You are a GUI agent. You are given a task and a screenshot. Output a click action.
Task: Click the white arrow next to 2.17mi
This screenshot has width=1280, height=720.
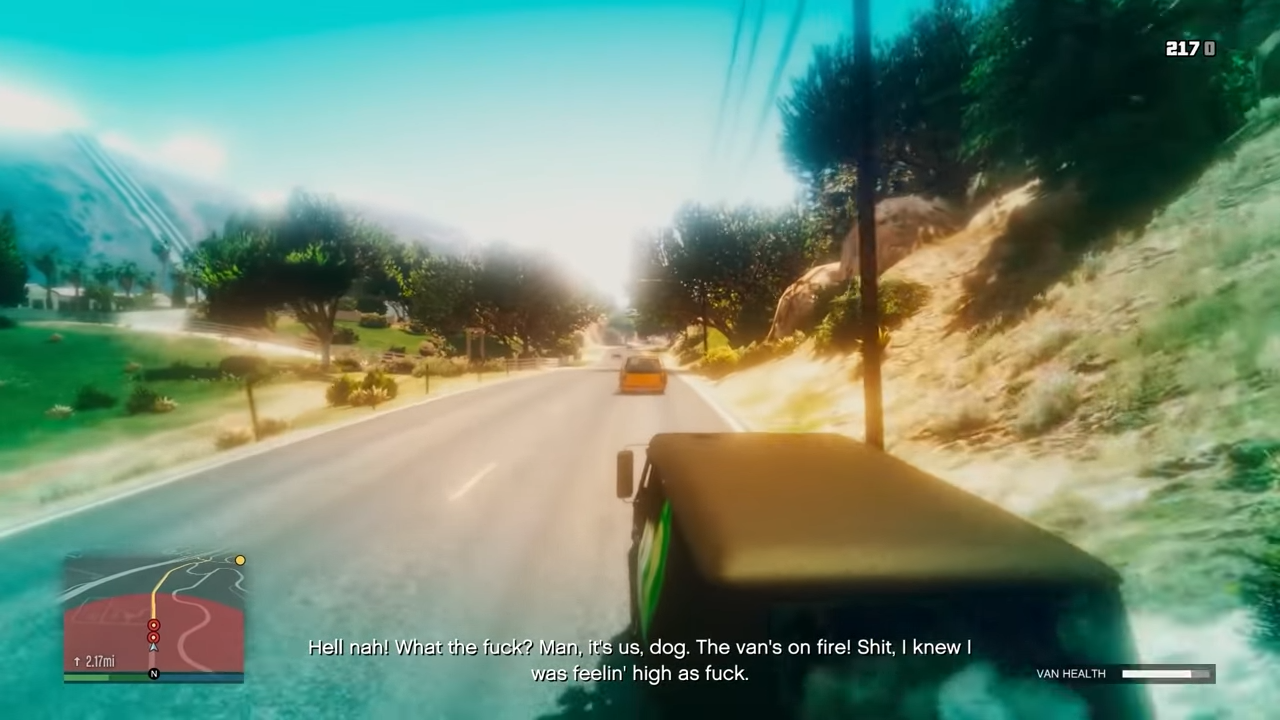point(77,660)
